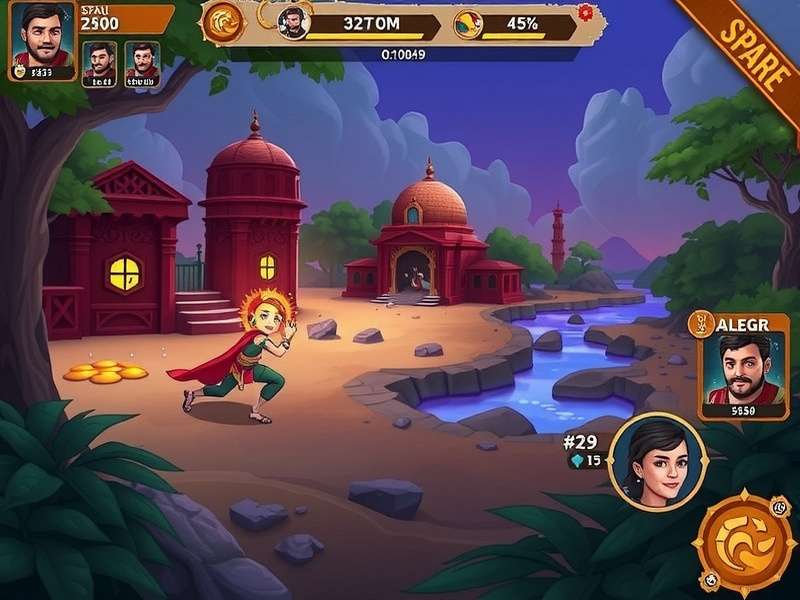The image size is (800, 600).
Task: Select the bearded man icon beside 32TOM
Action: pos(293,23)
